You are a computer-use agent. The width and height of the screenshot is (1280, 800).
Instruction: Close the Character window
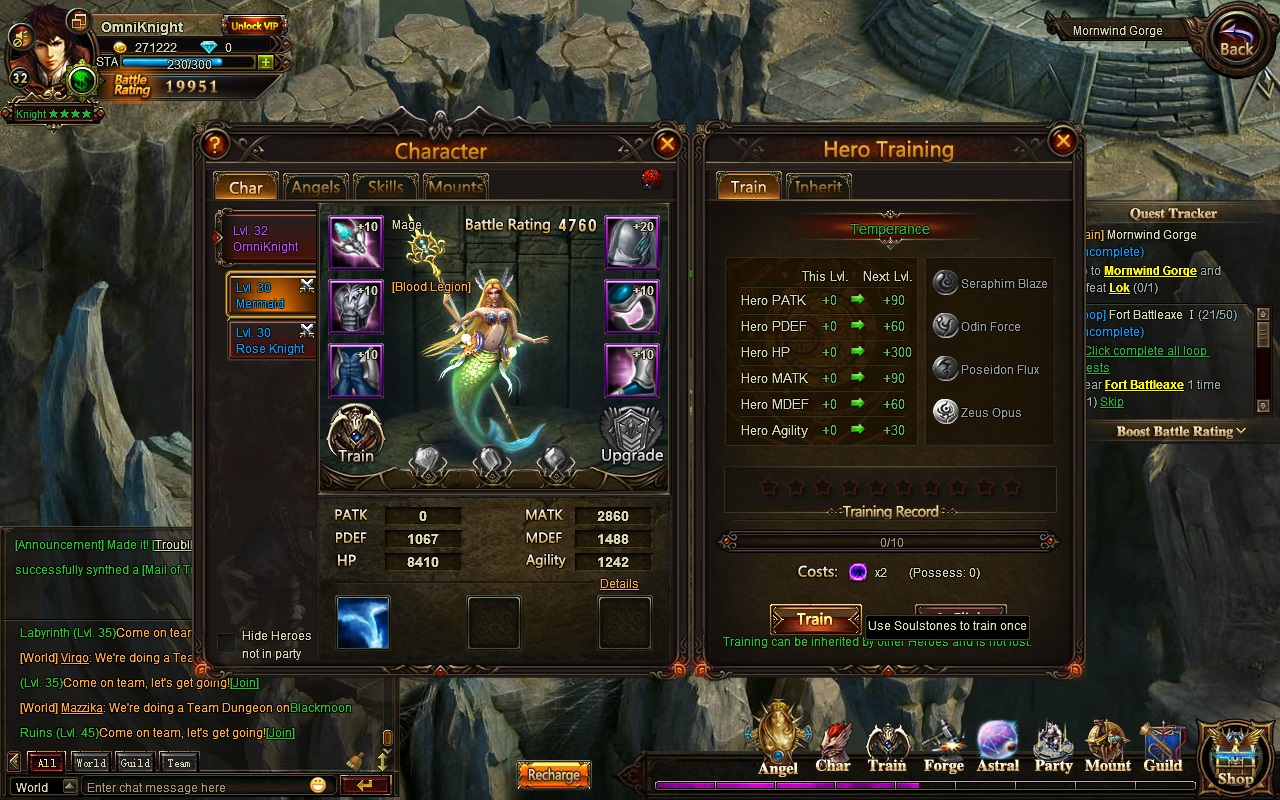click(x=667, y=145)
